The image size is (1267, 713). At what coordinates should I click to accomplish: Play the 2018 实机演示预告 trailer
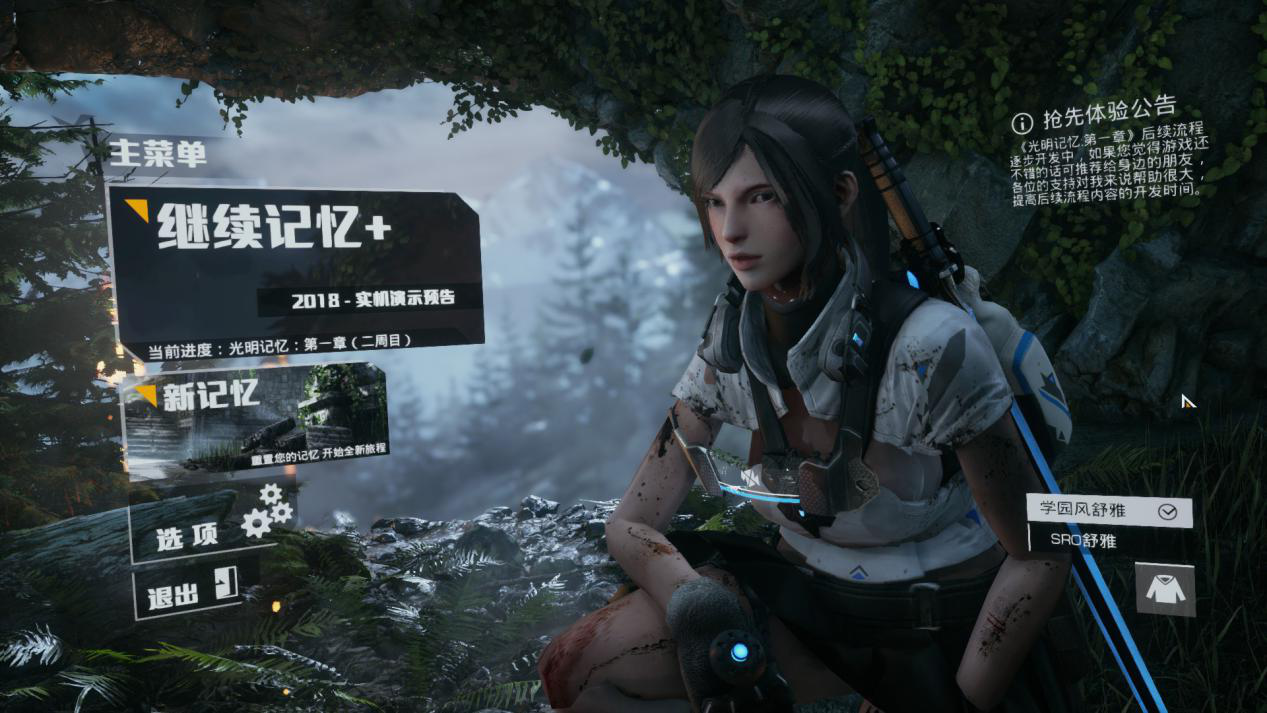(x=372, y=299)
